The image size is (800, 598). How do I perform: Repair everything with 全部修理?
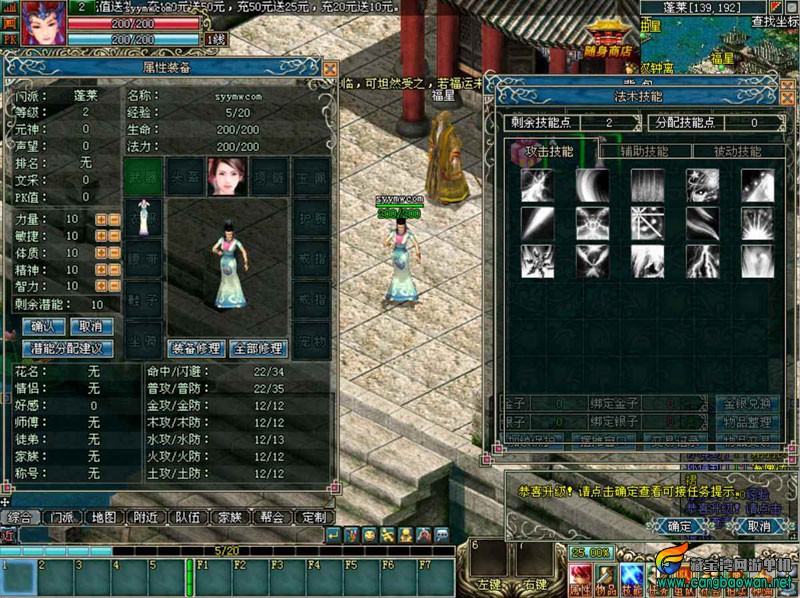[x=258, y=350]
